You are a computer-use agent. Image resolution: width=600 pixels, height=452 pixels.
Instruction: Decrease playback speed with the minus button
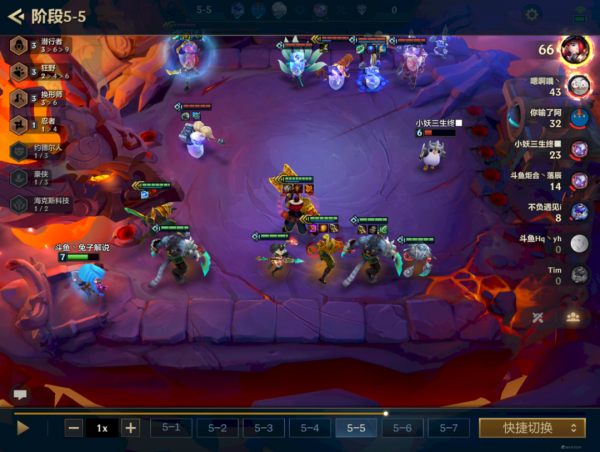(x=74, y=427)
